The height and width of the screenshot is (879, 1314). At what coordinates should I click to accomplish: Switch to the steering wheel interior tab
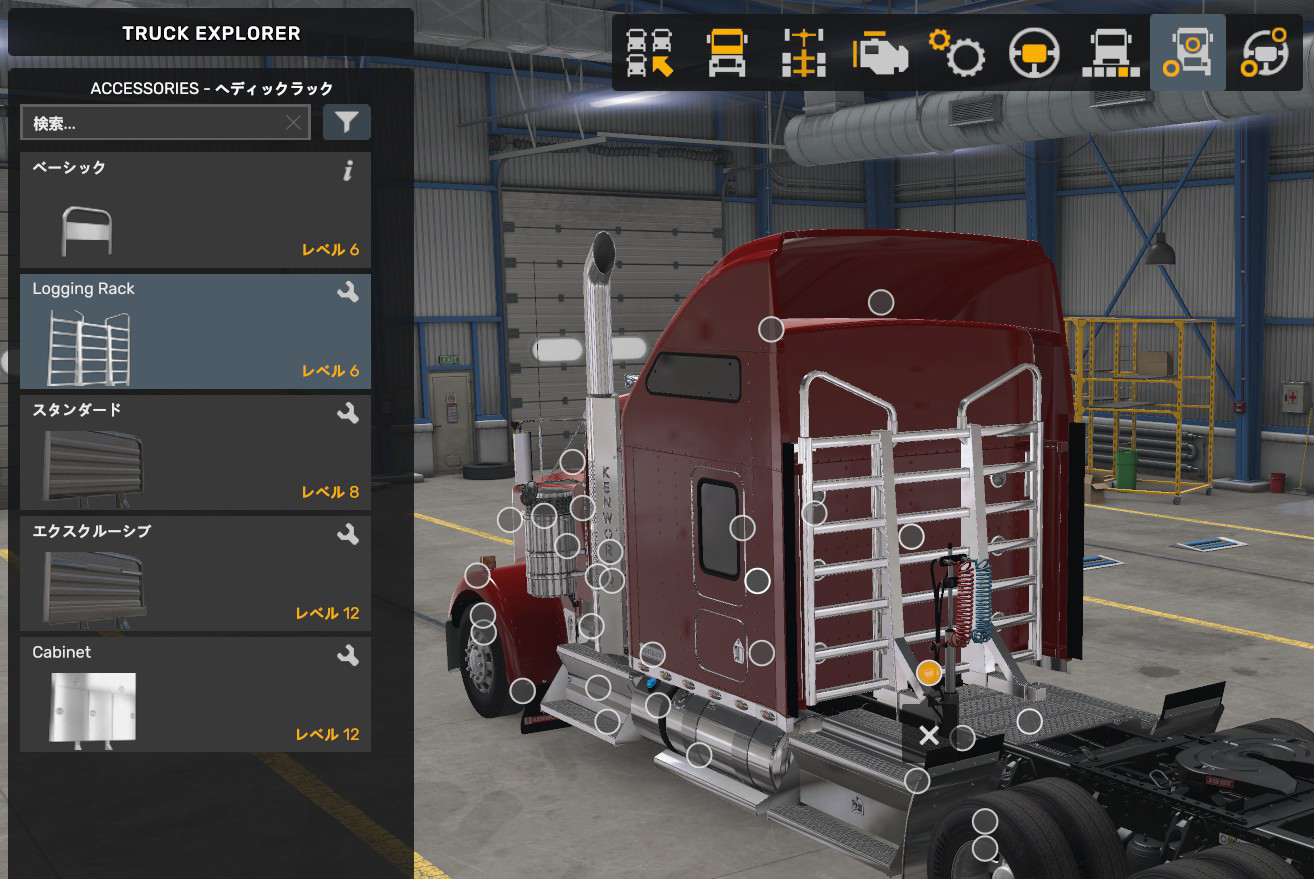[x=1034, y=53]
